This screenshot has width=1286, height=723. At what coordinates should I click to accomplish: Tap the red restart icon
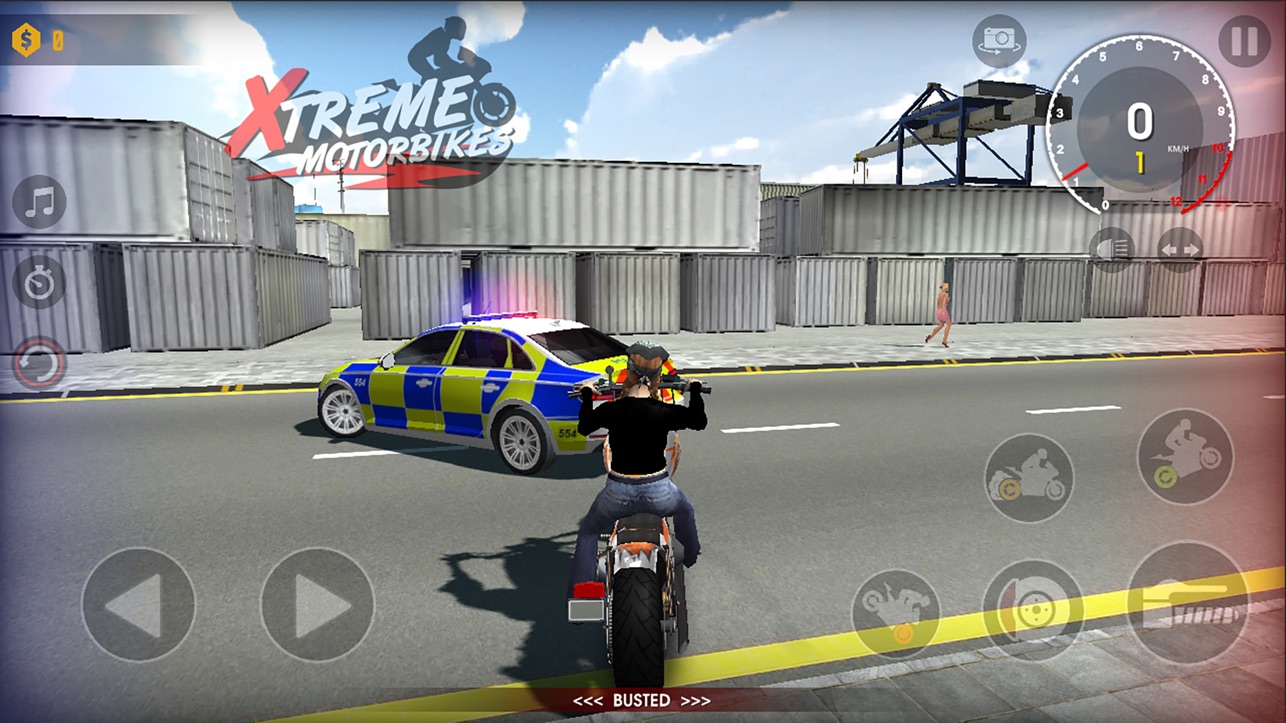(37, 360)
